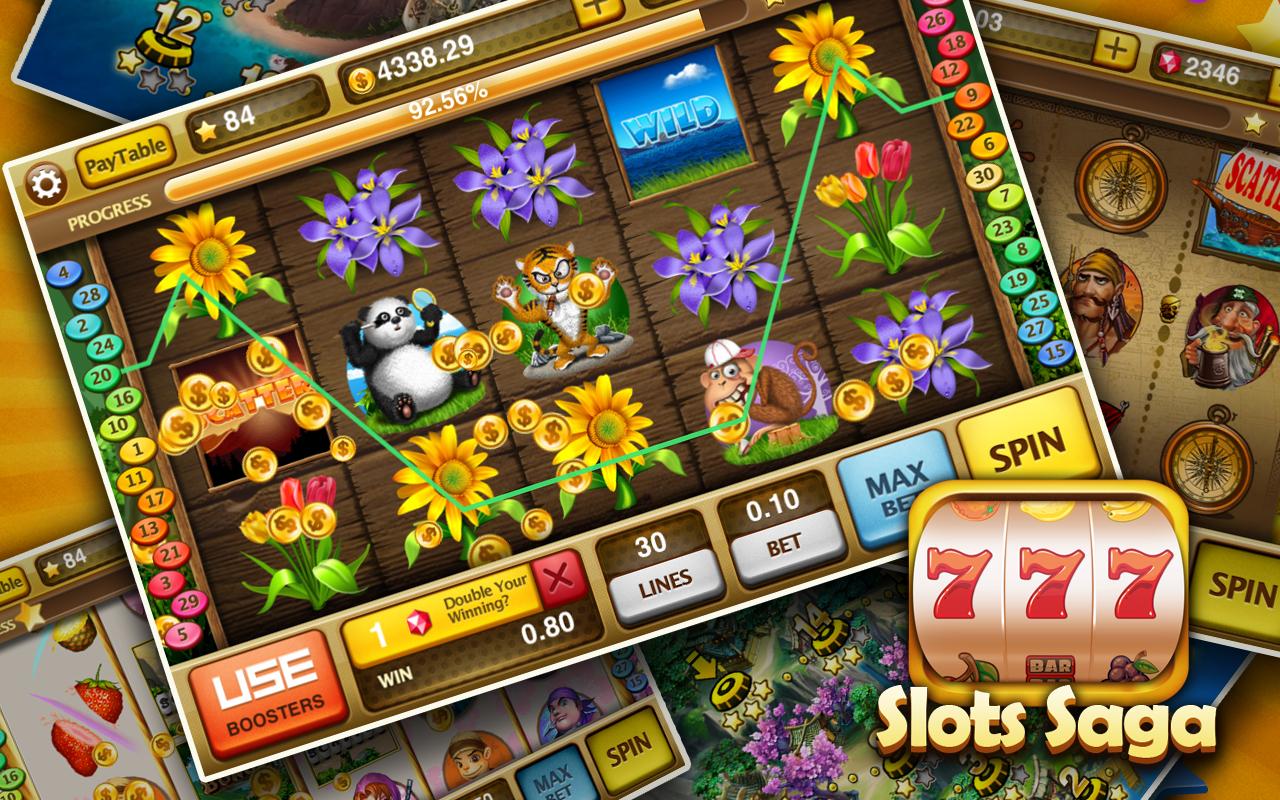Select payline number 4 marker
1280x800 pixels.
click(64, 272)
